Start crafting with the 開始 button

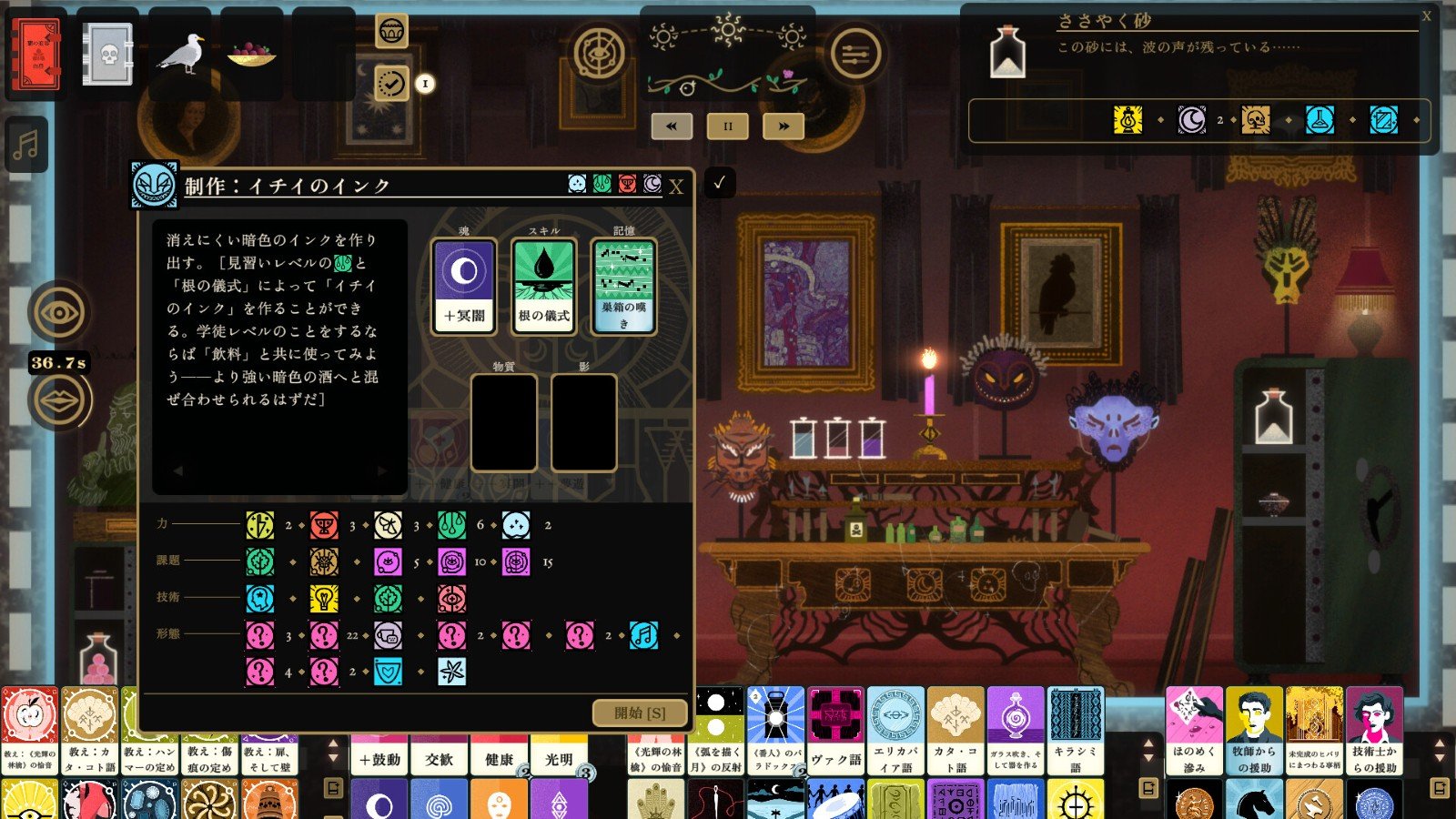(x=640, y=713)
